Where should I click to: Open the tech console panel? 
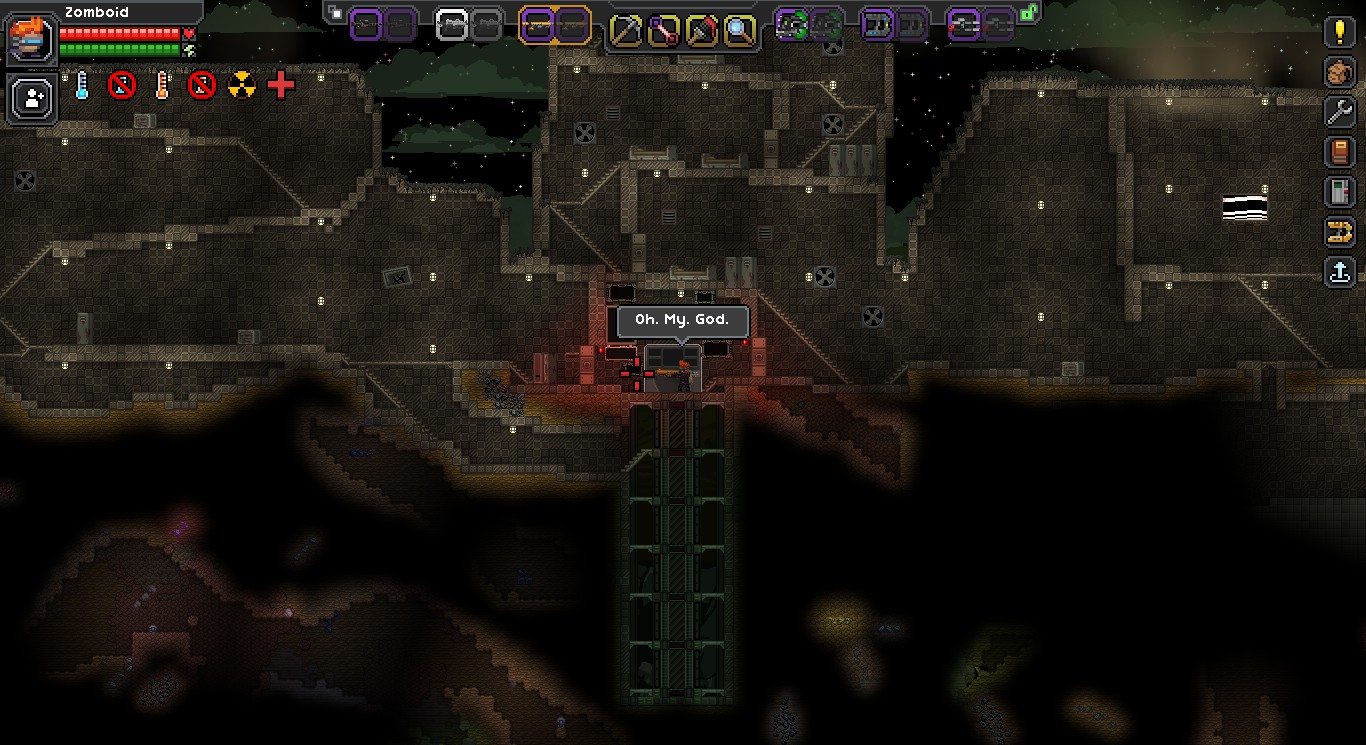click(1340, 192)
